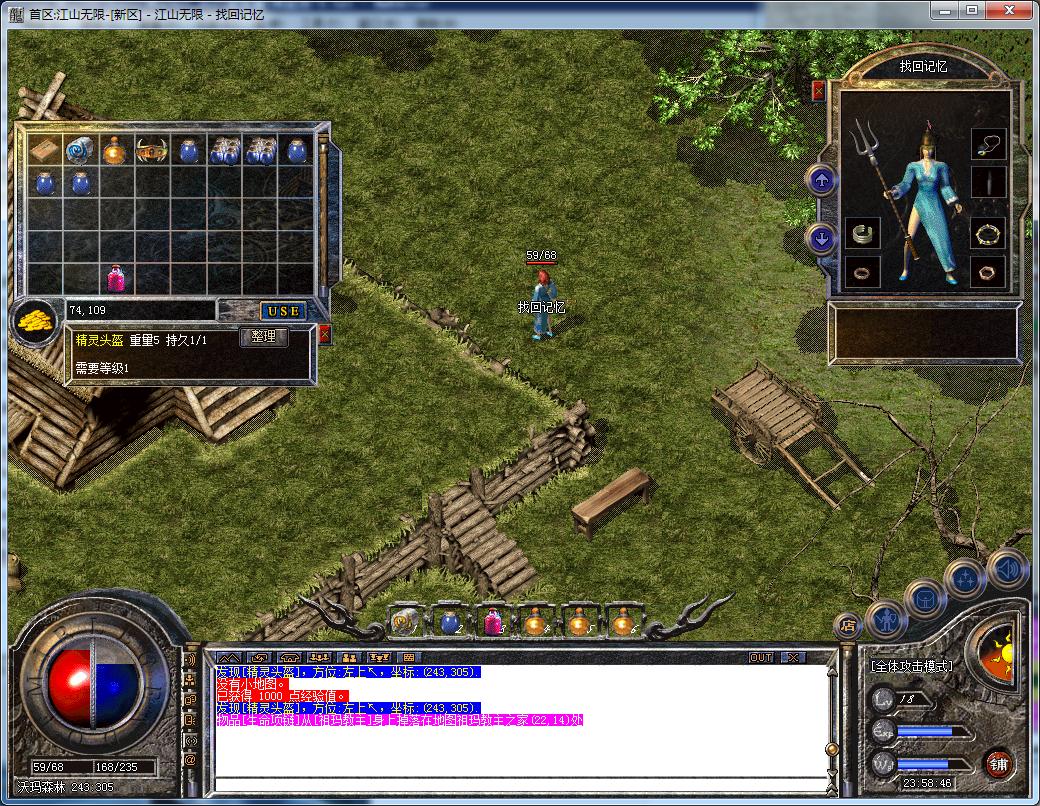This screenshot has height=806, width=1040.
Task: Open the 店 shop button
Action: [847, 627]
